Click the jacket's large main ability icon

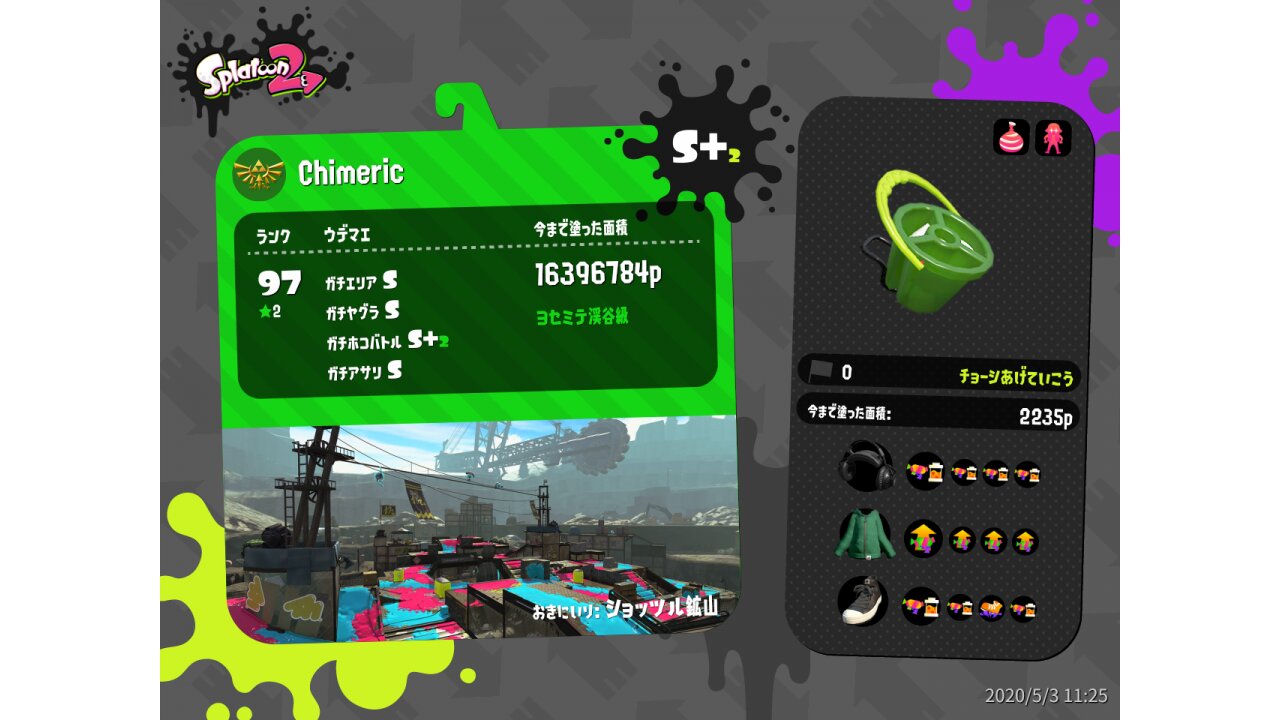tap(923, 539)
